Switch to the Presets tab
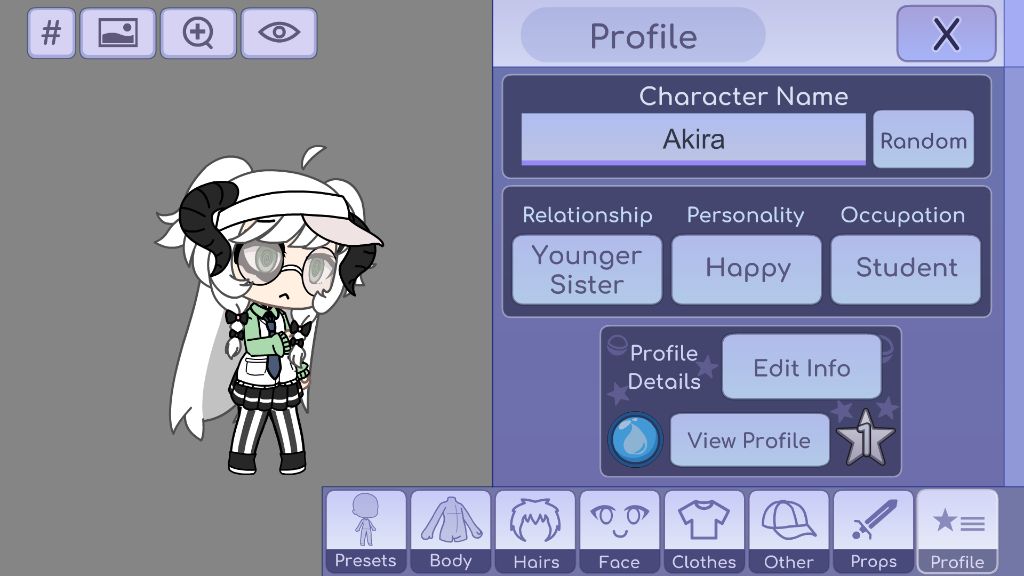Viewport: 1024px width, 576px height. tap(365, 531)
